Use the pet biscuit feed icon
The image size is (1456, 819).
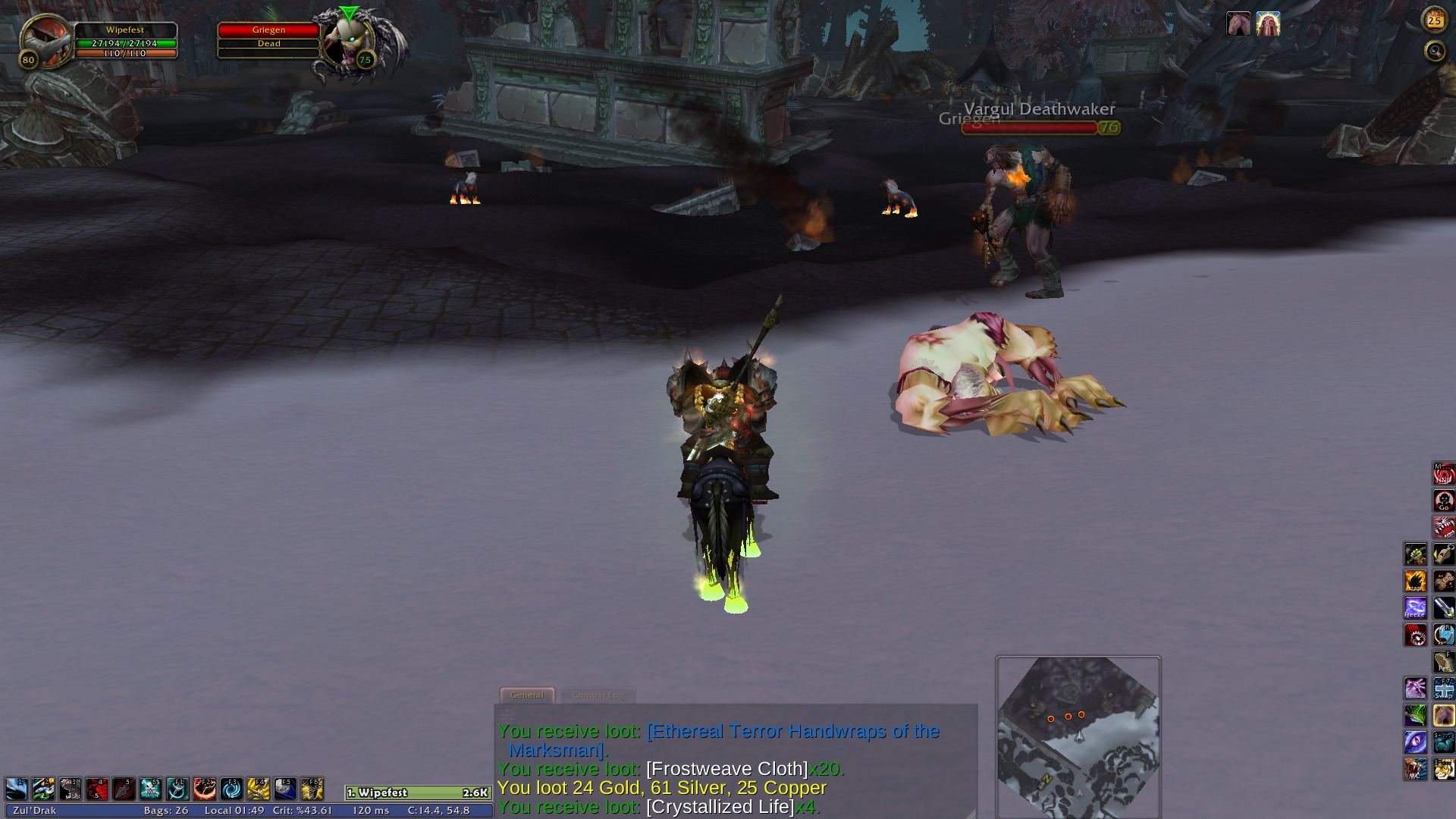[x=1443, y=582]
